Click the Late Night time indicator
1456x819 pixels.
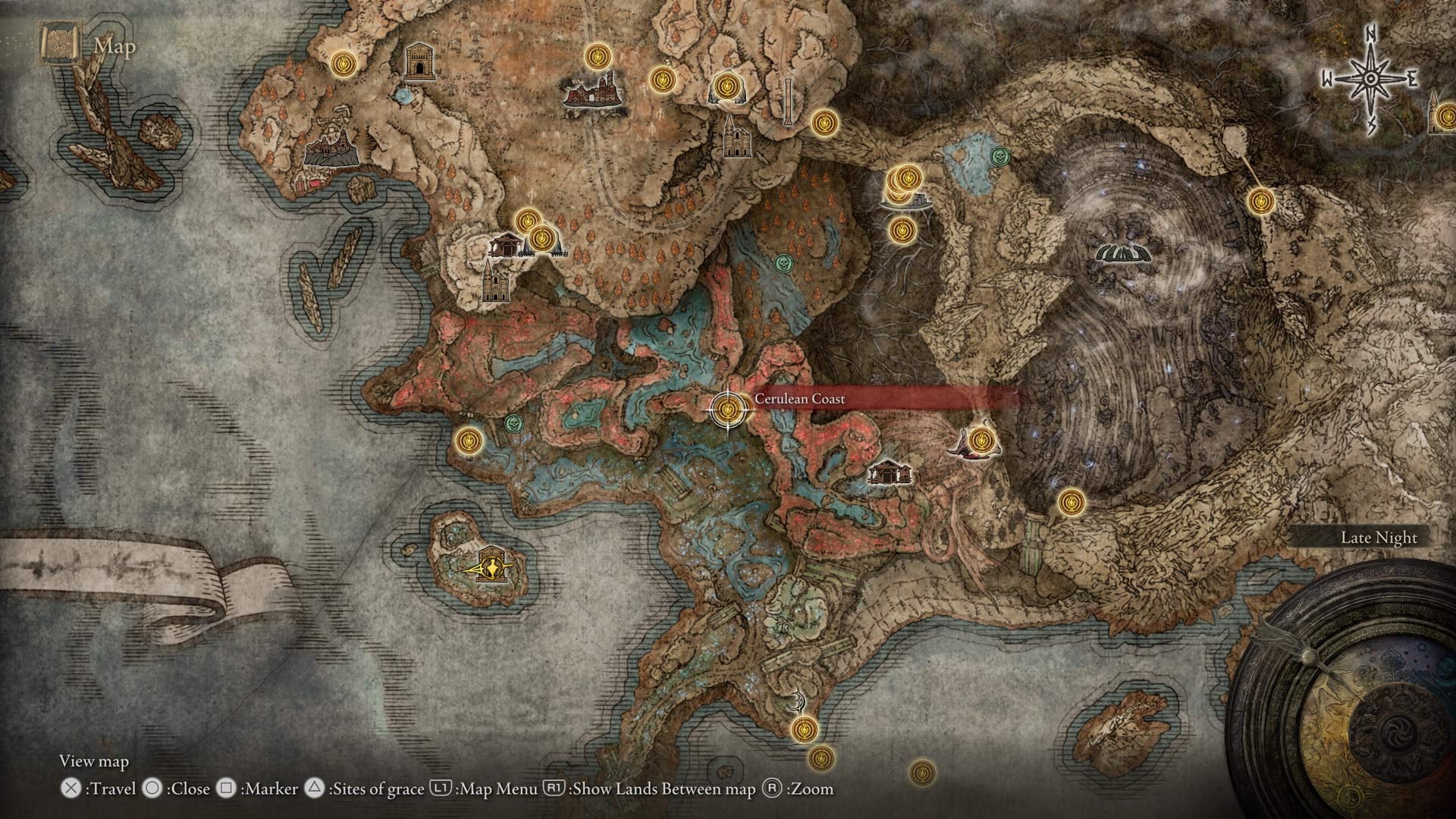click(x=1379, y=537)
